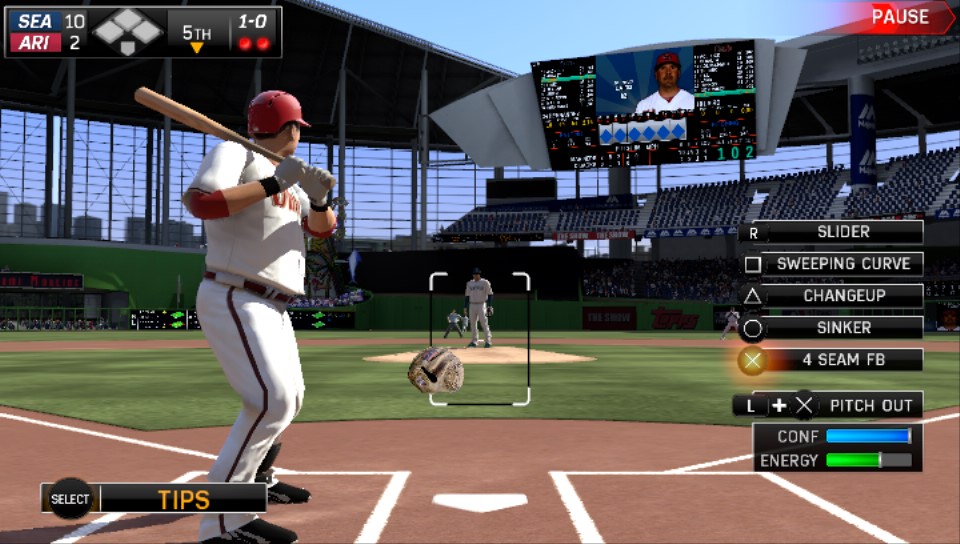The width and height of the screenshot is (960, 544).
Task: Choose the Sweeping Curve pitch
Action: tap(842, 264)
